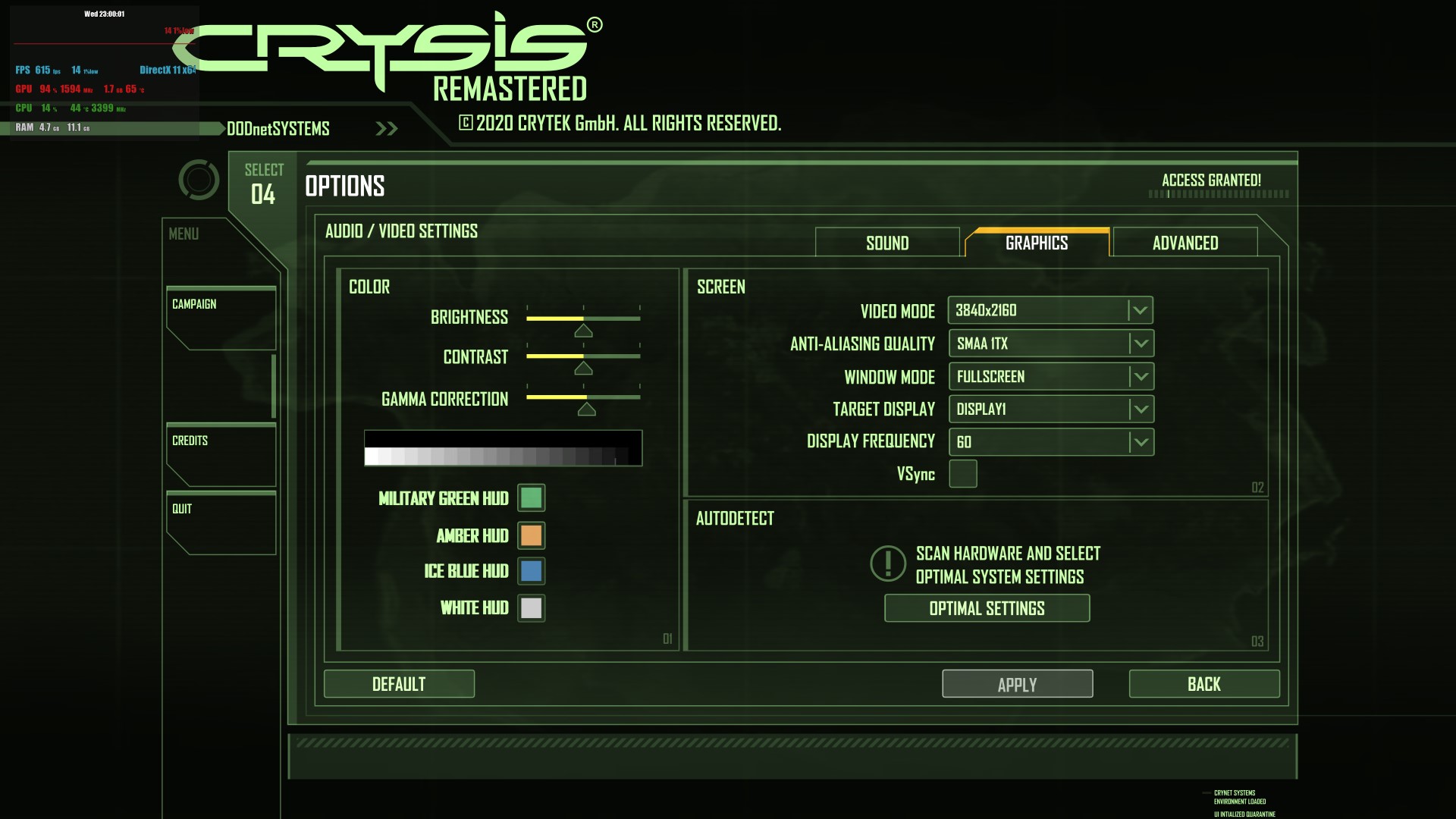The image size is (1456, 819).
Task: View the Credits from the menu
Action: pos(220,453)
